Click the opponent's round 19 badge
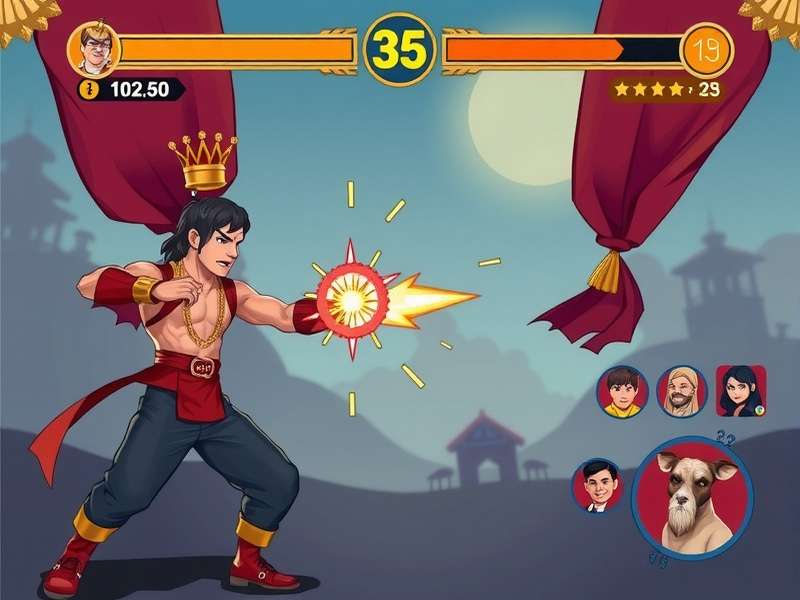This screenshot has height=600, width=800. (x=707, y=50)
